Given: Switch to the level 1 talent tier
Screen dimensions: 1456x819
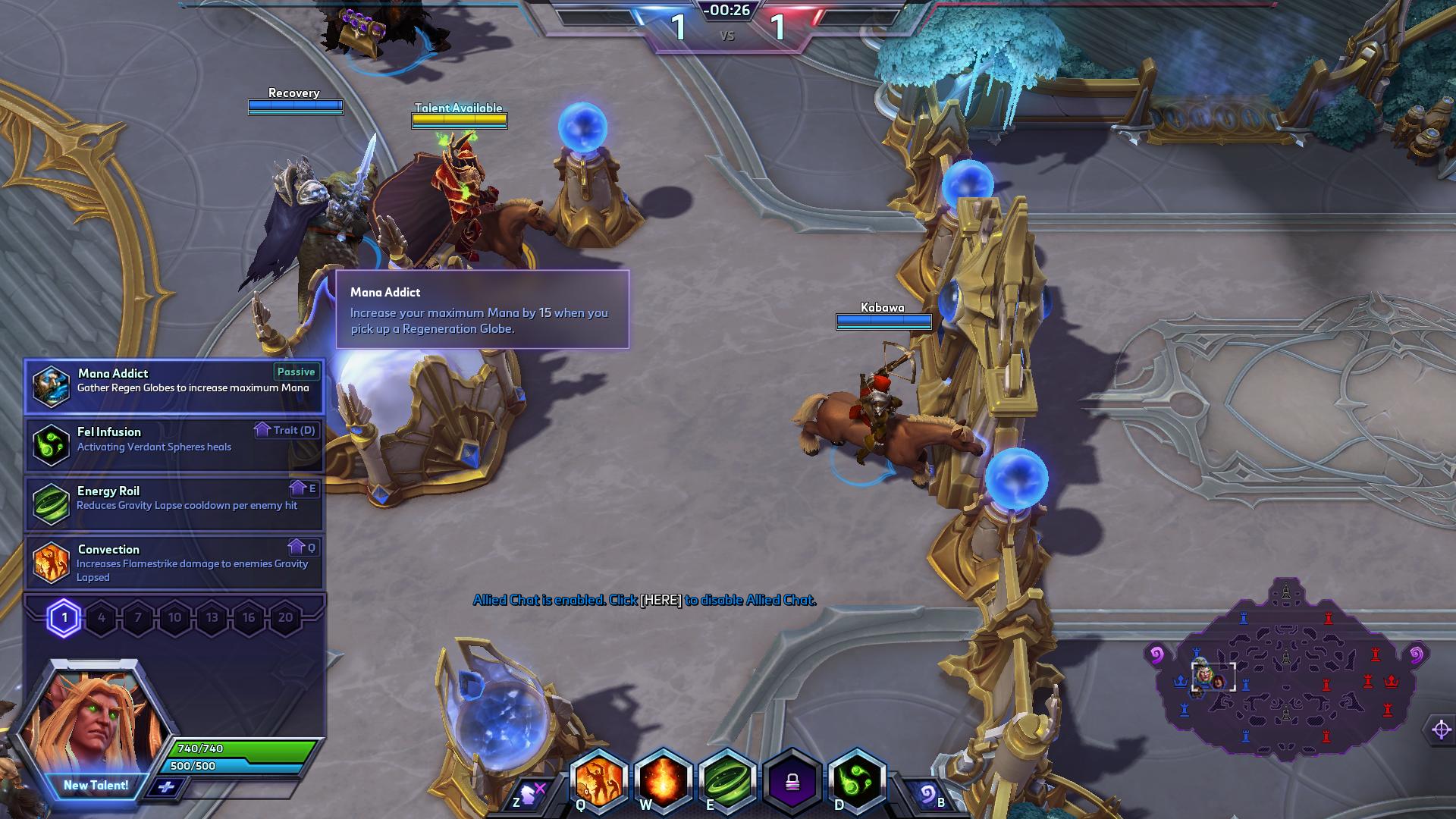Looking at the screenshot, I should coord(64,618).
